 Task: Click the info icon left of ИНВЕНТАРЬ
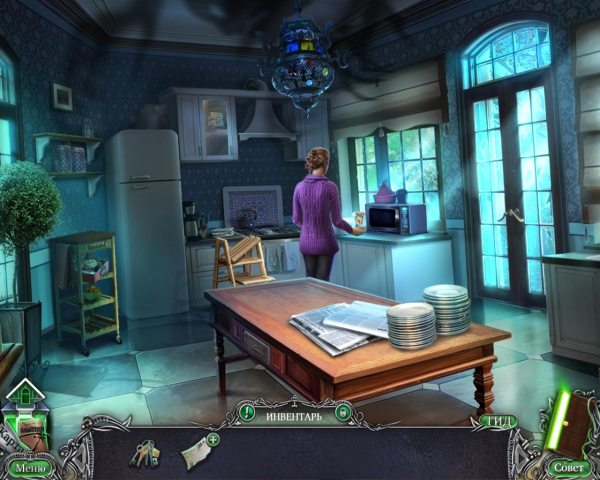click(247, 412)
